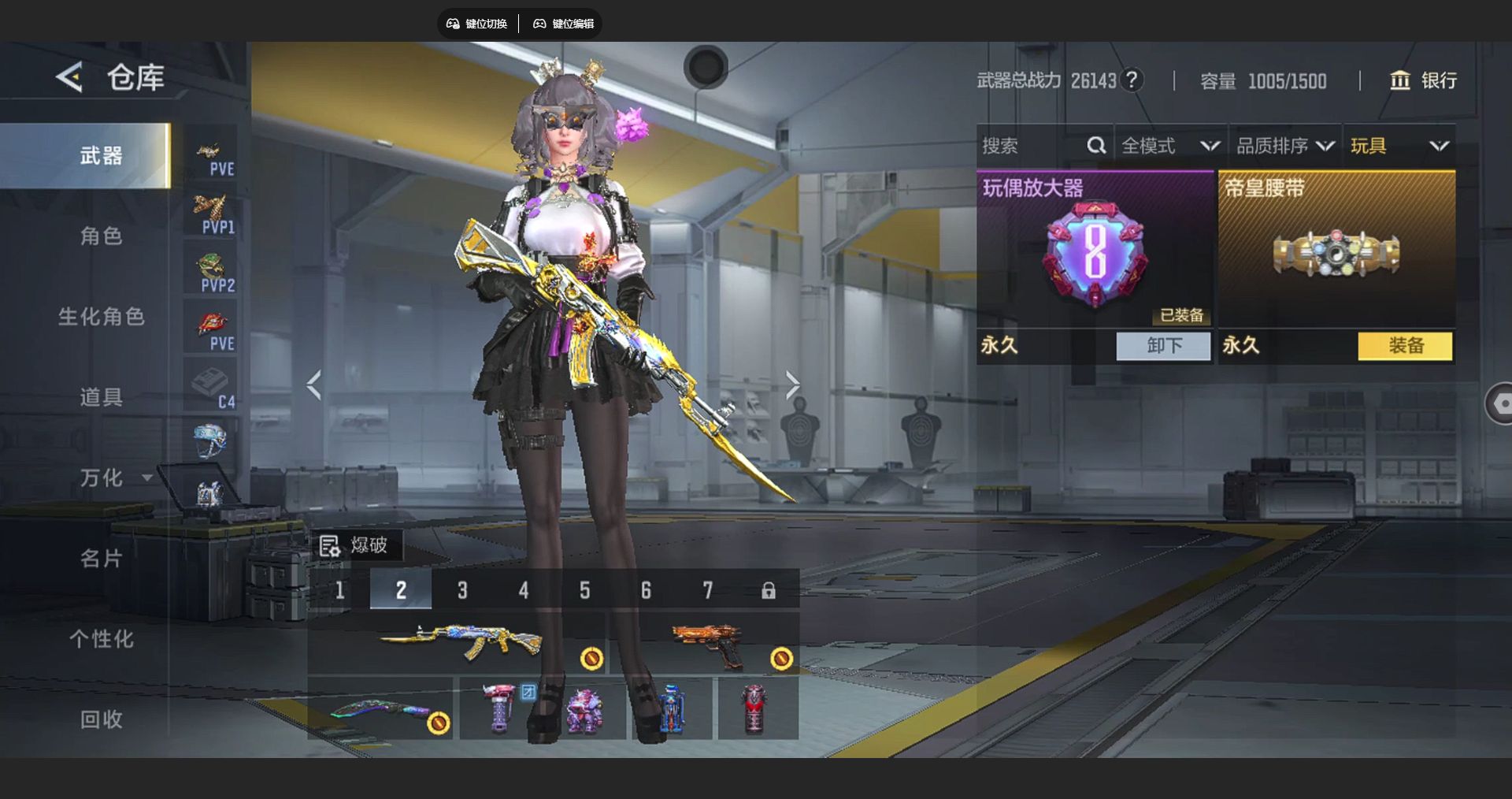
Task: Select the C4 equipment icon
Action: coord(211,388)
